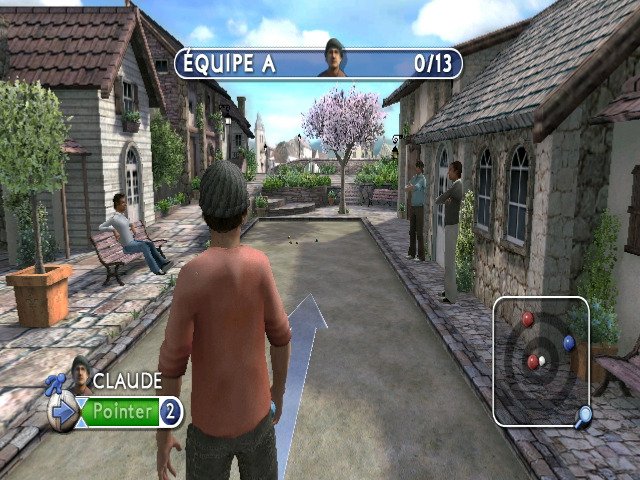Open the target minimap showing the boules

tap(540, 360)
